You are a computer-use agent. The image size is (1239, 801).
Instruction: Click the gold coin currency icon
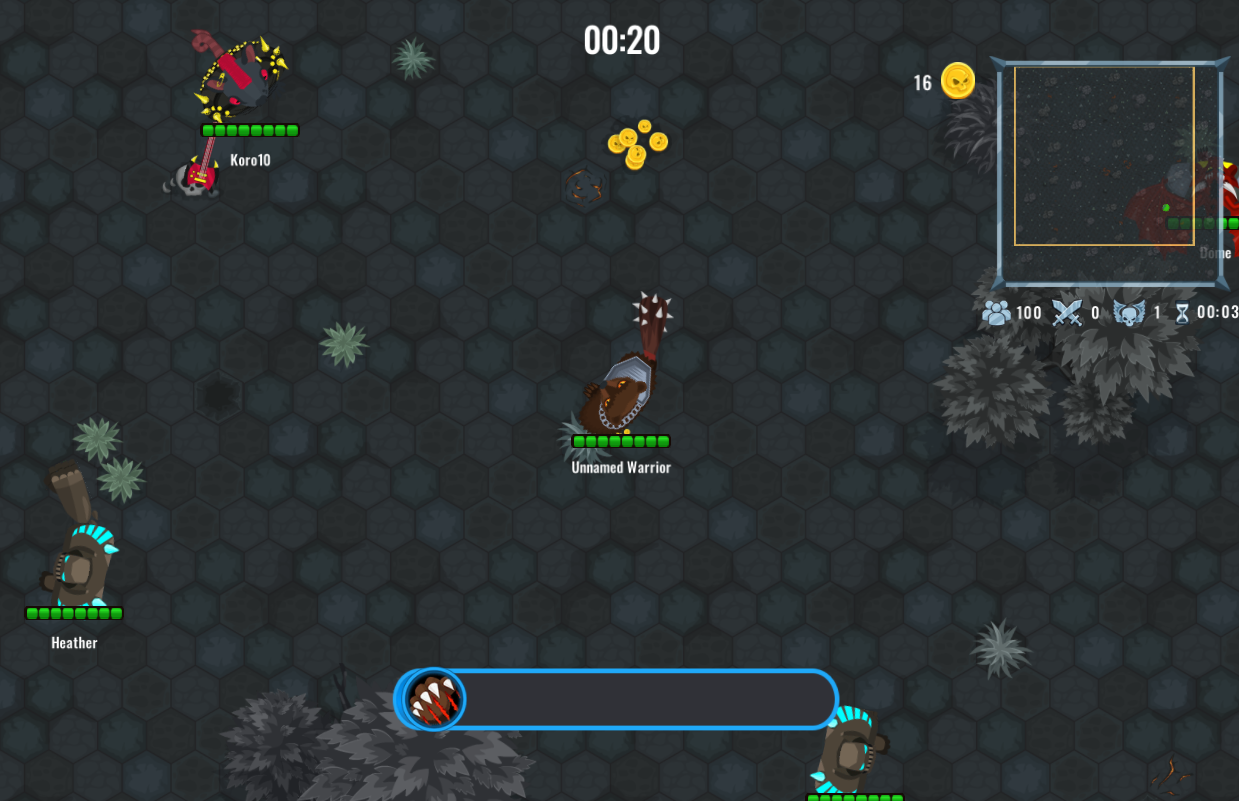pyautogui.click(x=958, y=81)
